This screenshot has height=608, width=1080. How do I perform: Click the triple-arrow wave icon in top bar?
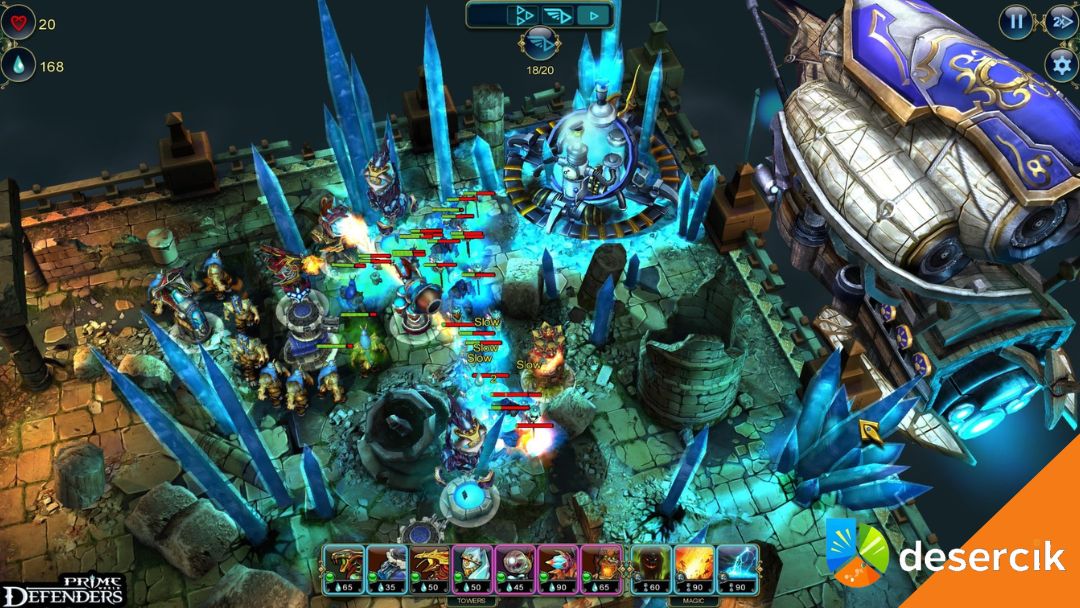point(521,15)
